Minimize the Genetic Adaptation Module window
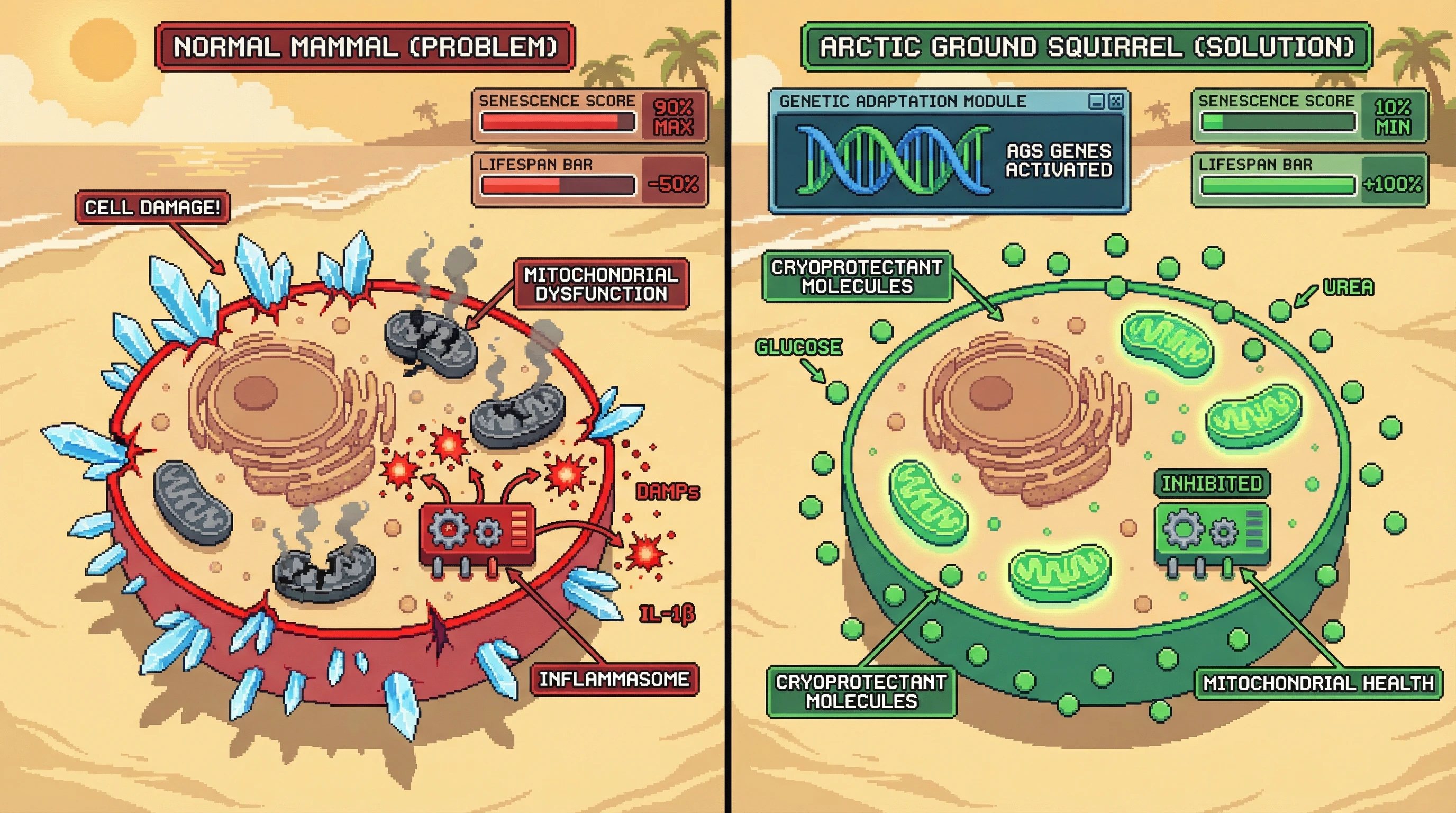 (x=1097, y=101)
